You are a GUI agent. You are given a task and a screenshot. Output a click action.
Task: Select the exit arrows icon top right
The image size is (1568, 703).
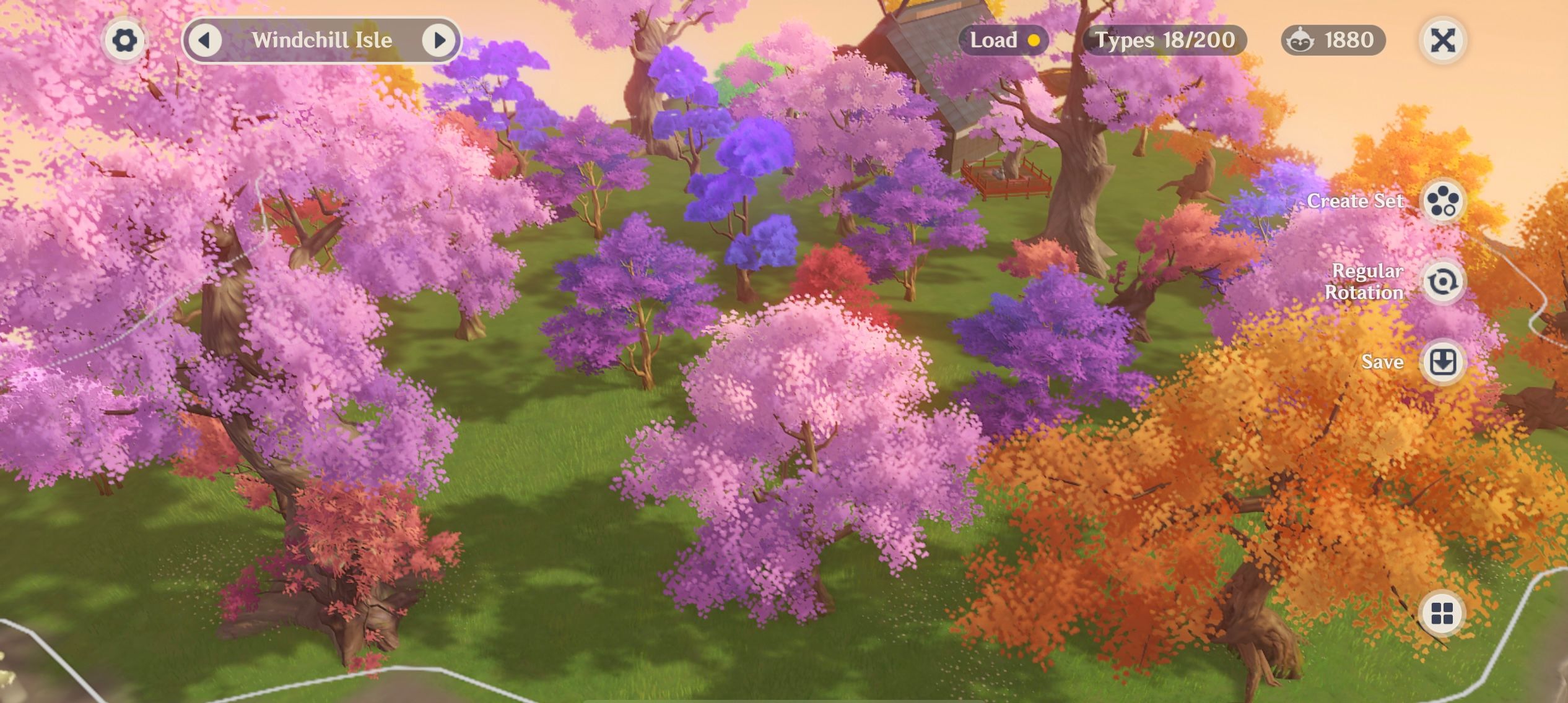pyautogui.click(x=1443, y=40)
